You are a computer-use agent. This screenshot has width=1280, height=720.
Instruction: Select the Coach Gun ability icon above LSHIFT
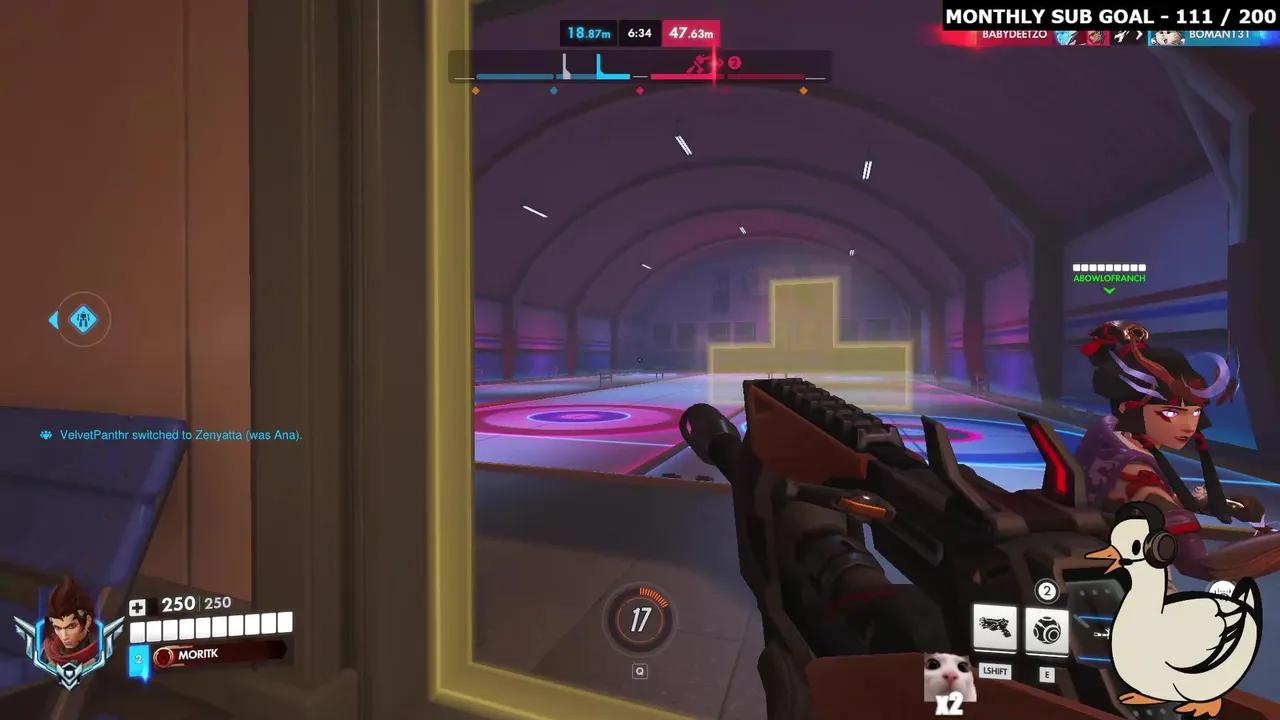point(995,628)
